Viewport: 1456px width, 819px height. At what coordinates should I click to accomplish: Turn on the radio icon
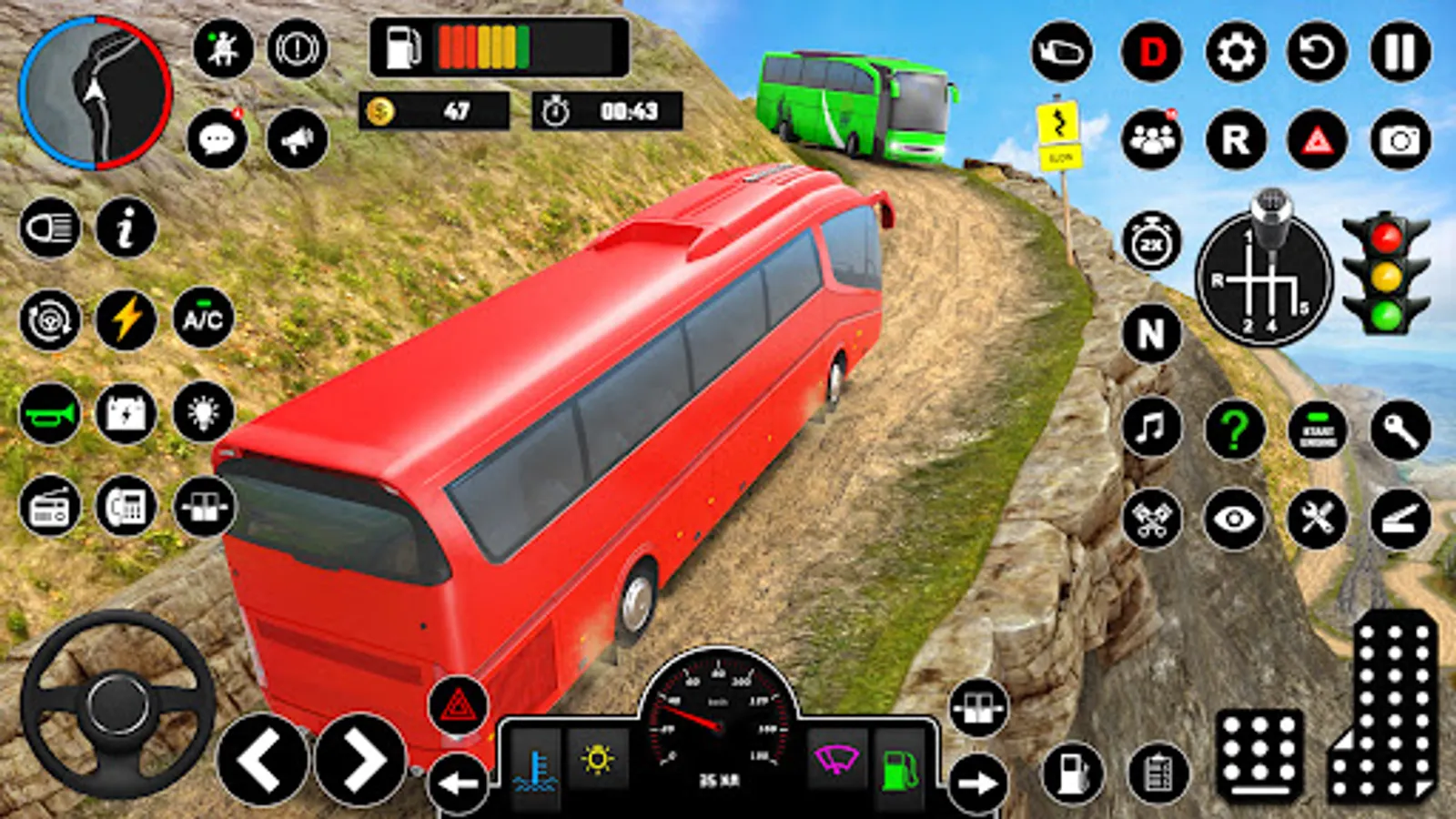coord(49,507)
